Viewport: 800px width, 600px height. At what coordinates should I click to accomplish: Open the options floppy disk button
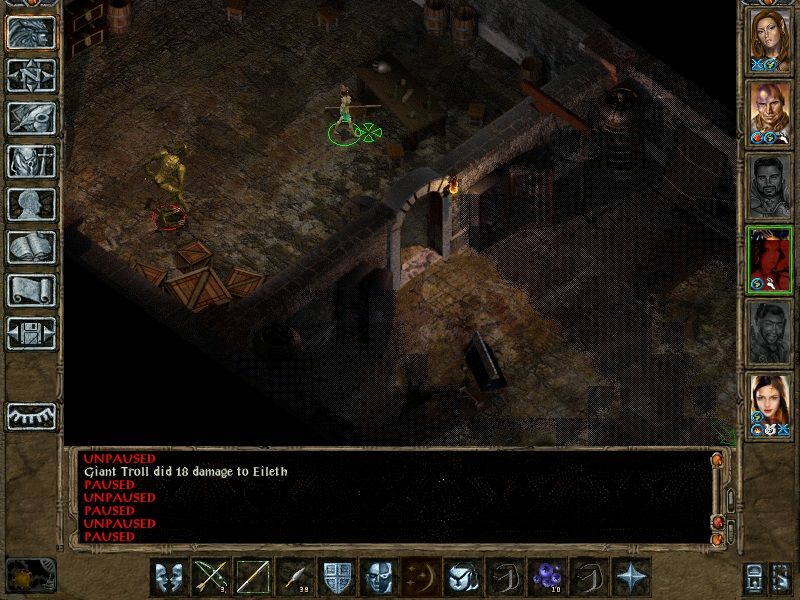[x=31, y=333]
